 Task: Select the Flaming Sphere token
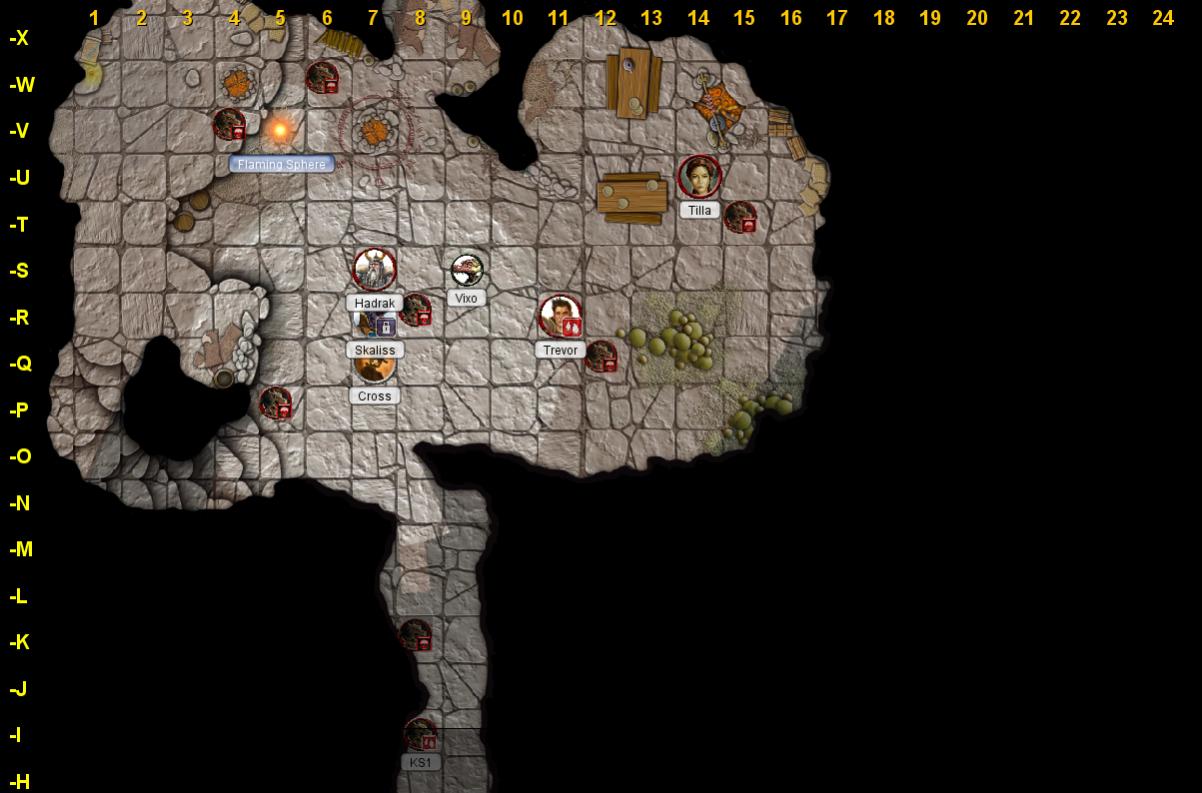[x=280, y=130]
